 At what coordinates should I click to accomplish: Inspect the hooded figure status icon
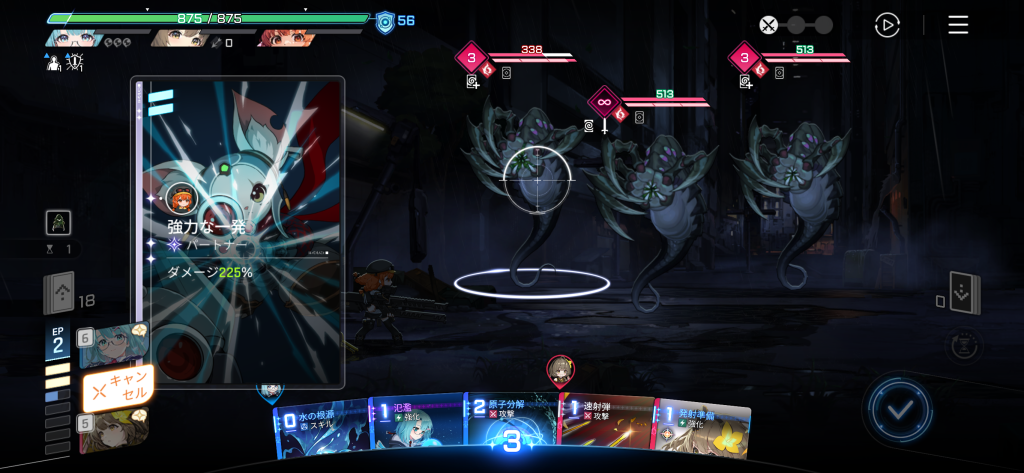pyautogui.click(x=60, y=223)
